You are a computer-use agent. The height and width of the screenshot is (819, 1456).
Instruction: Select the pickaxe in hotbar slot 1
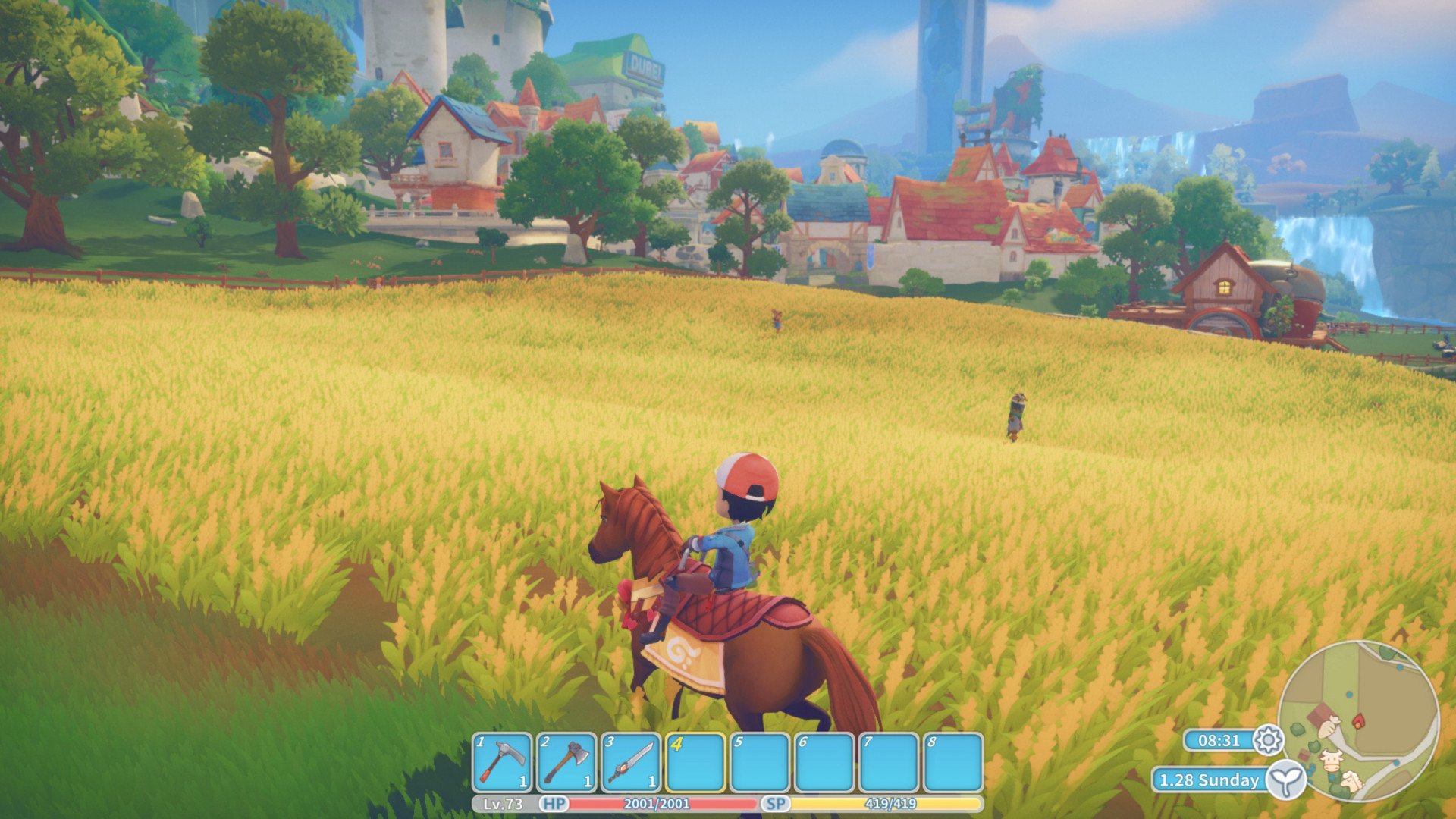click(x=502, y=762)
